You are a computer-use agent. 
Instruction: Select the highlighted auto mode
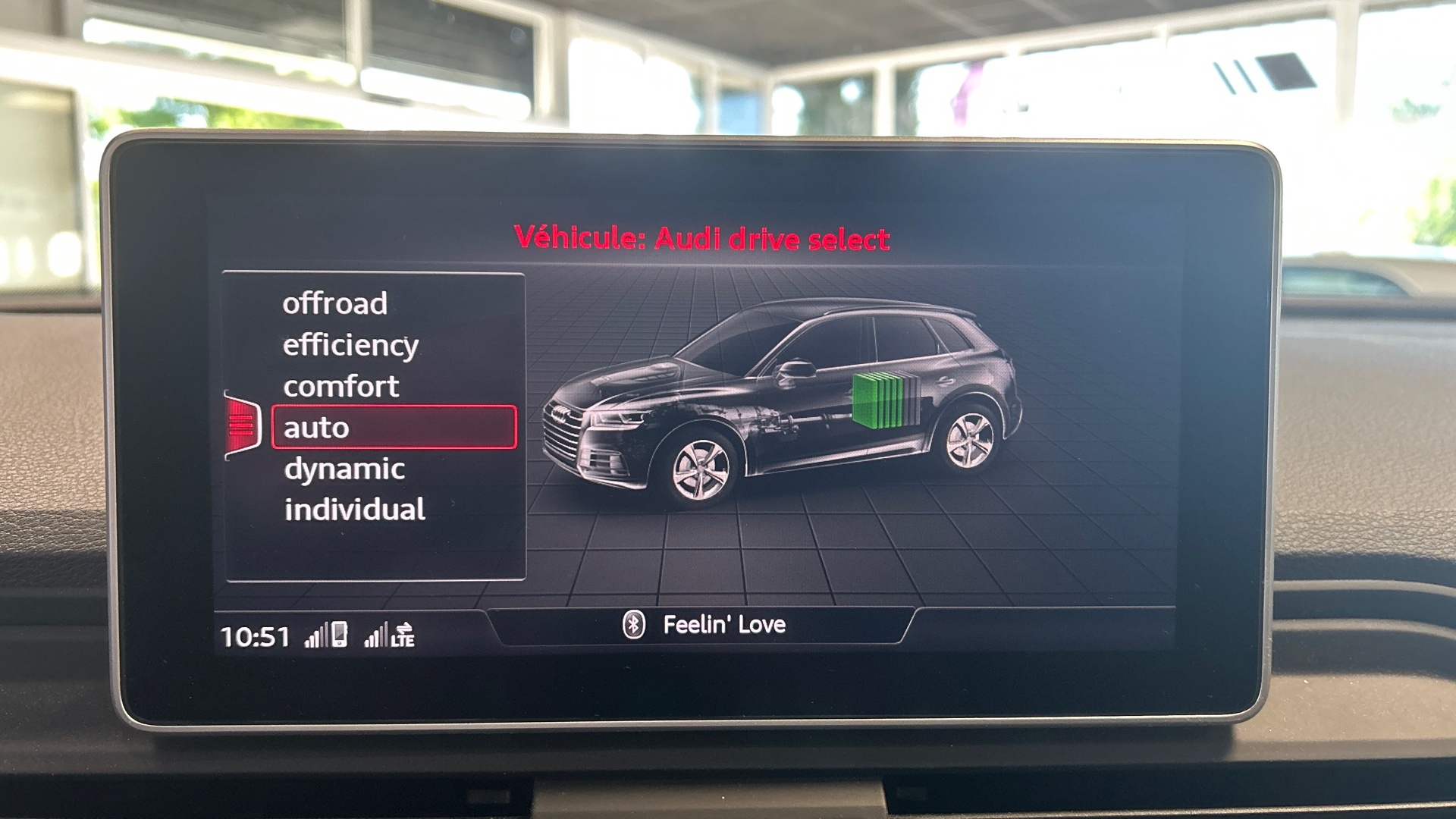(394, 428)
